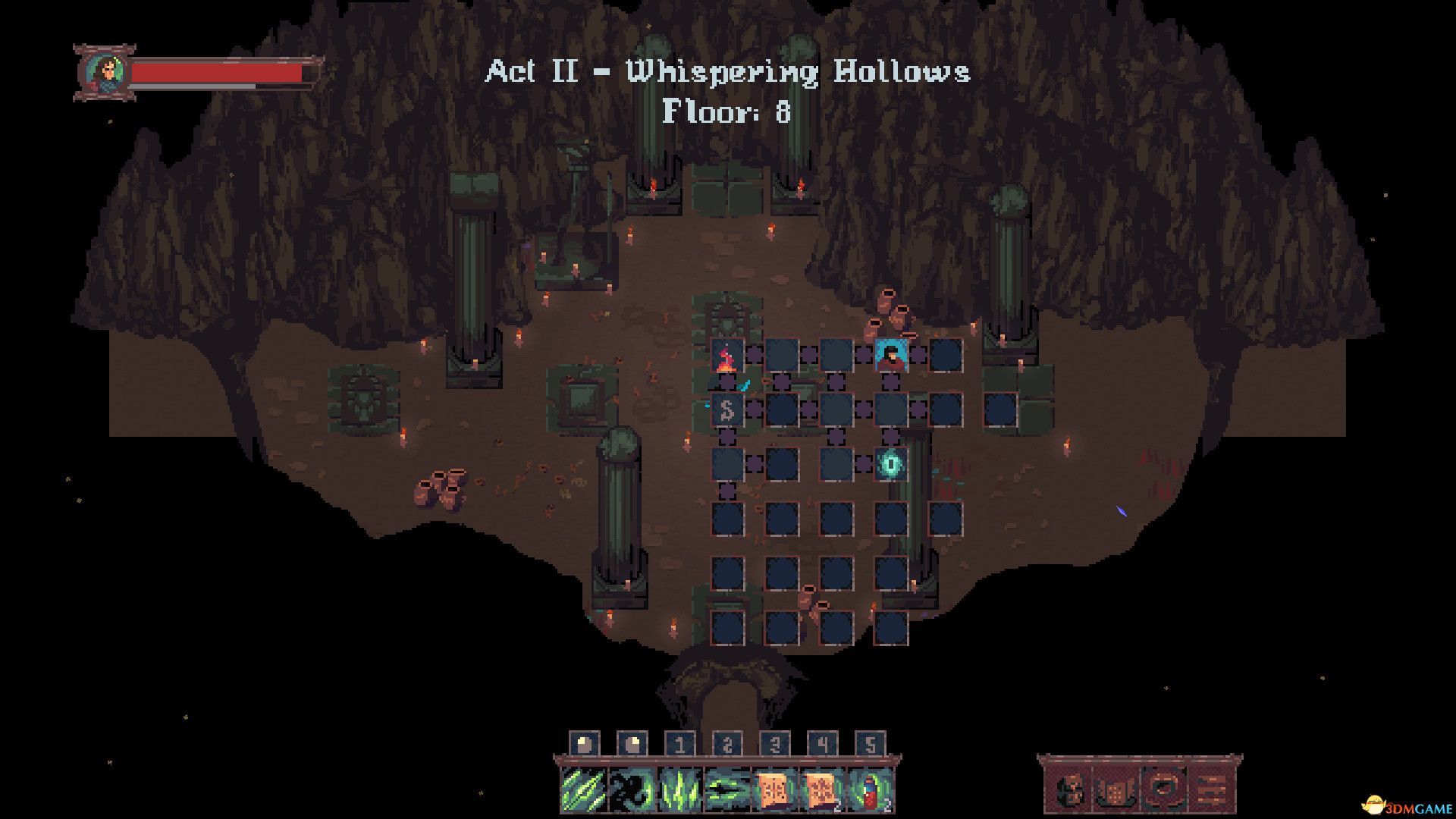Select the scroll stack with count 2
This screenshot has height=819, width=1456.
point(822,789)
